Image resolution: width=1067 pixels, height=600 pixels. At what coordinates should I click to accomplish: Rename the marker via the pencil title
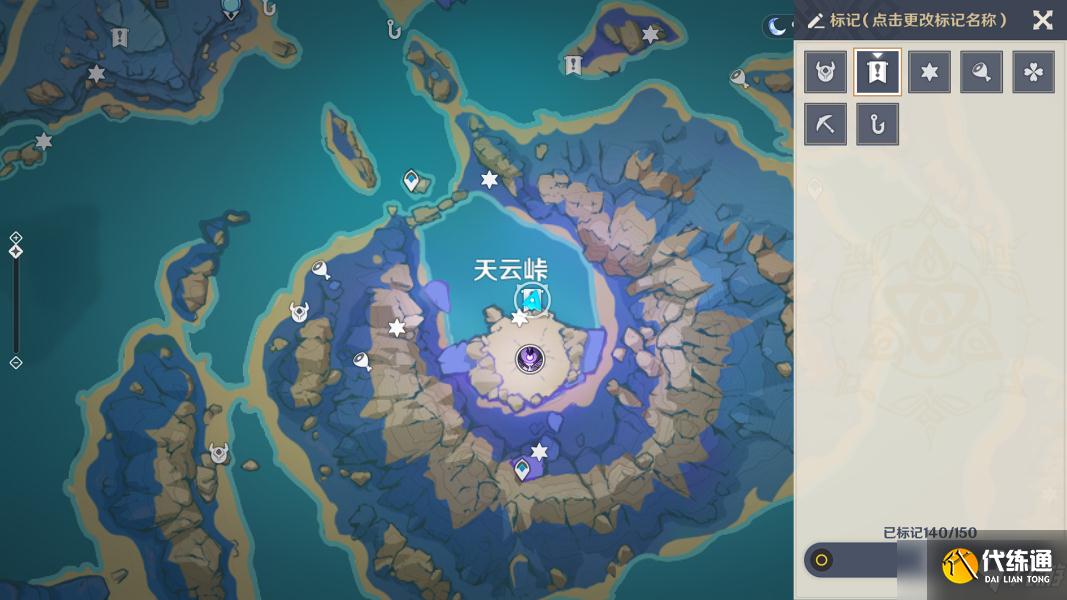[906, 20]
